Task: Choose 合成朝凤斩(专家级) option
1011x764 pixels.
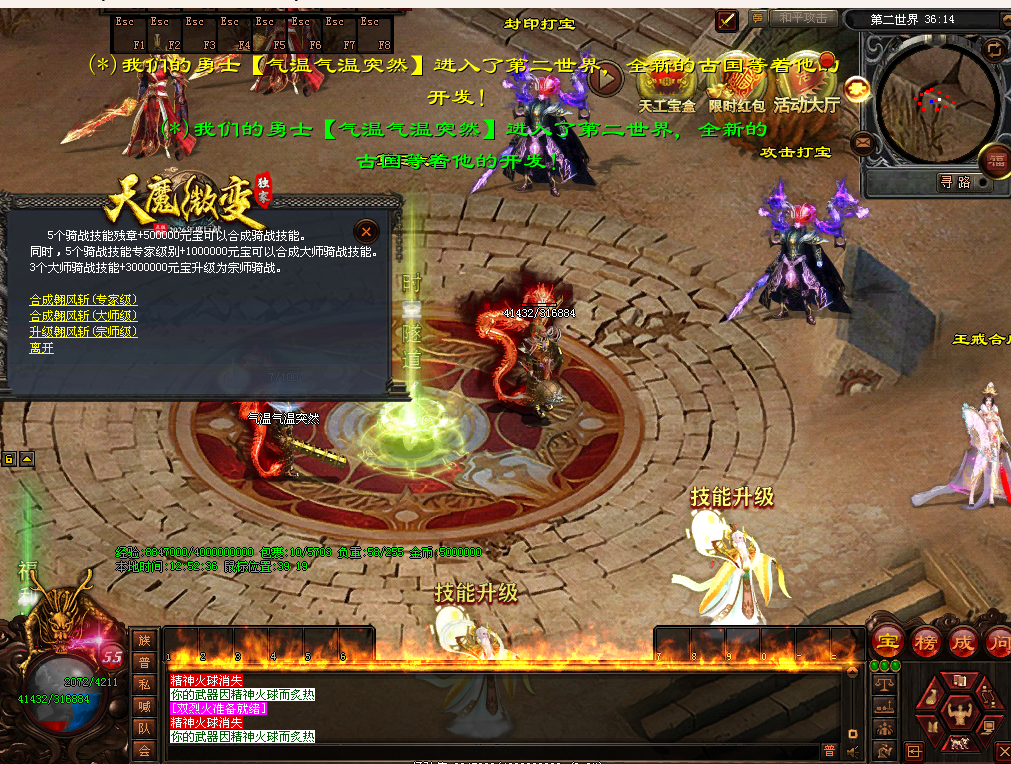Action: click(x=83, y=299)
